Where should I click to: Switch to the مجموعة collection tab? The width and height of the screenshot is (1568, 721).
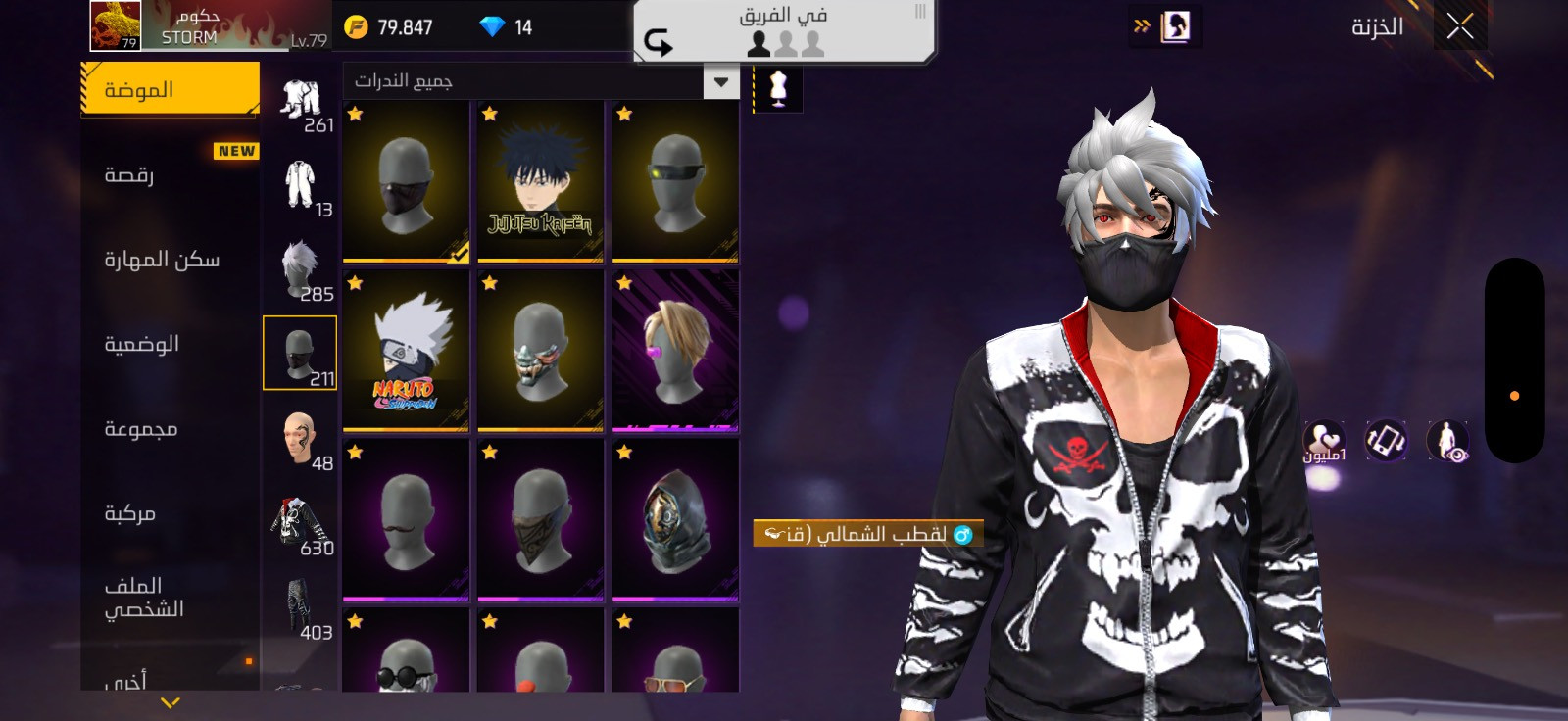tap(170, 429)
